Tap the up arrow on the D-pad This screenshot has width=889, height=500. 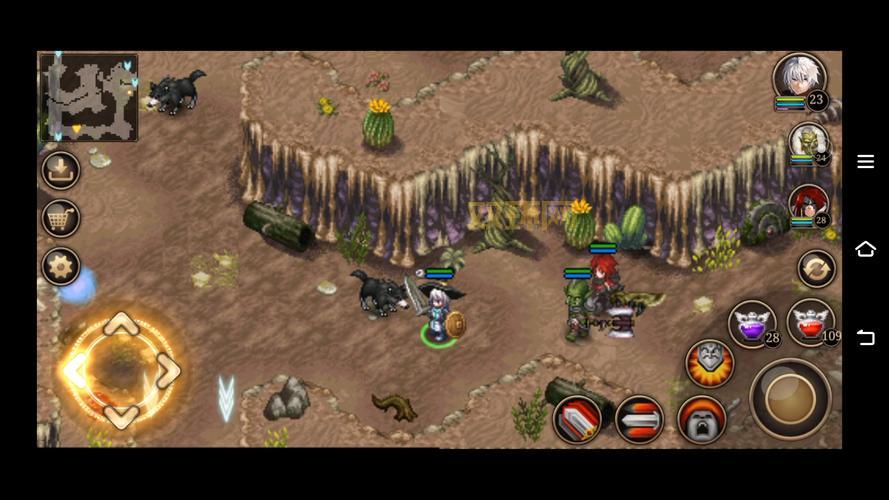click(121, 326)
